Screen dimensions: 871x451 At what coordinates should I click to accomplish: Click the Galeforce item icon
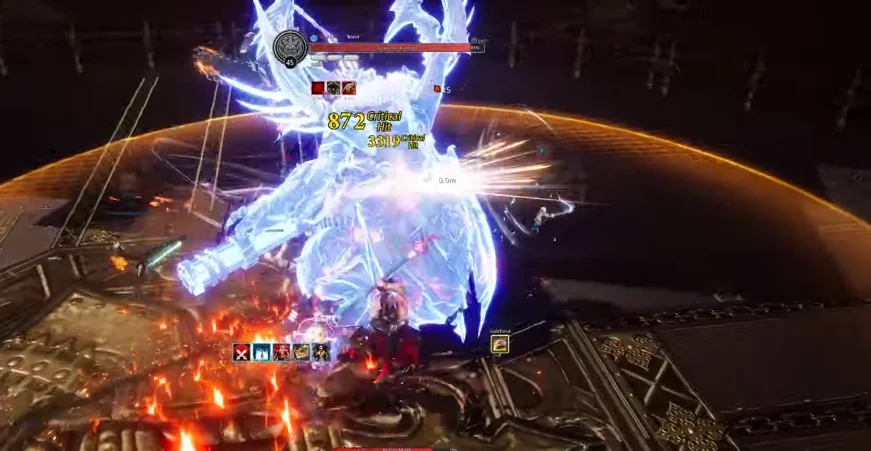point(500,345)
